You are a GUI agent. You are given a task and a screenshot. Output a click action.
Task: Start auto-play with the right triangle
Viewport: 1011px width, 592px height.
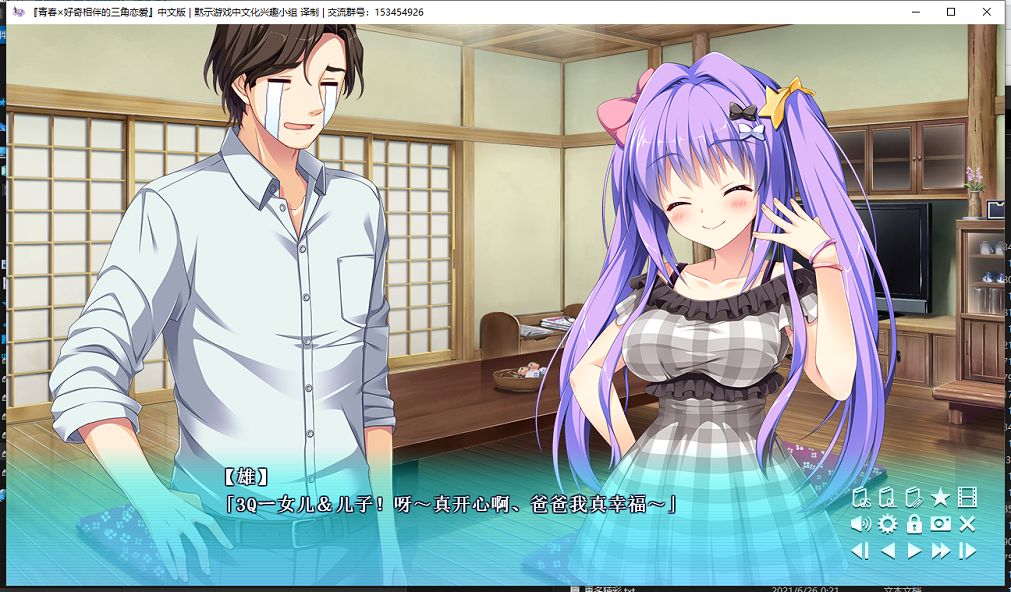click(913, 551)
